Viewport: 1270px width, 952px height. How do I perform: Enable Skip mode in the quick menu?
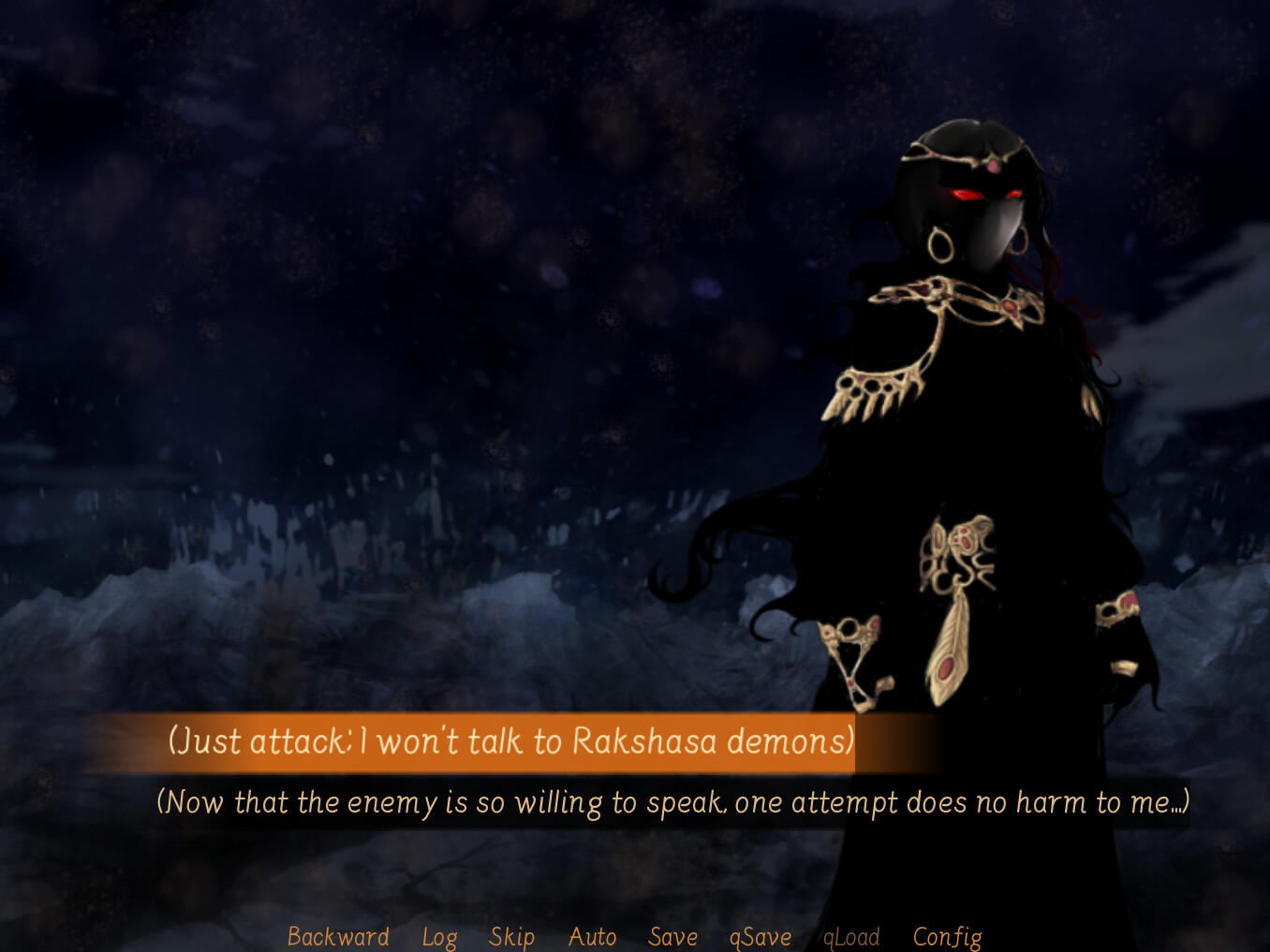pyautogui.click(x=511, y=935)
